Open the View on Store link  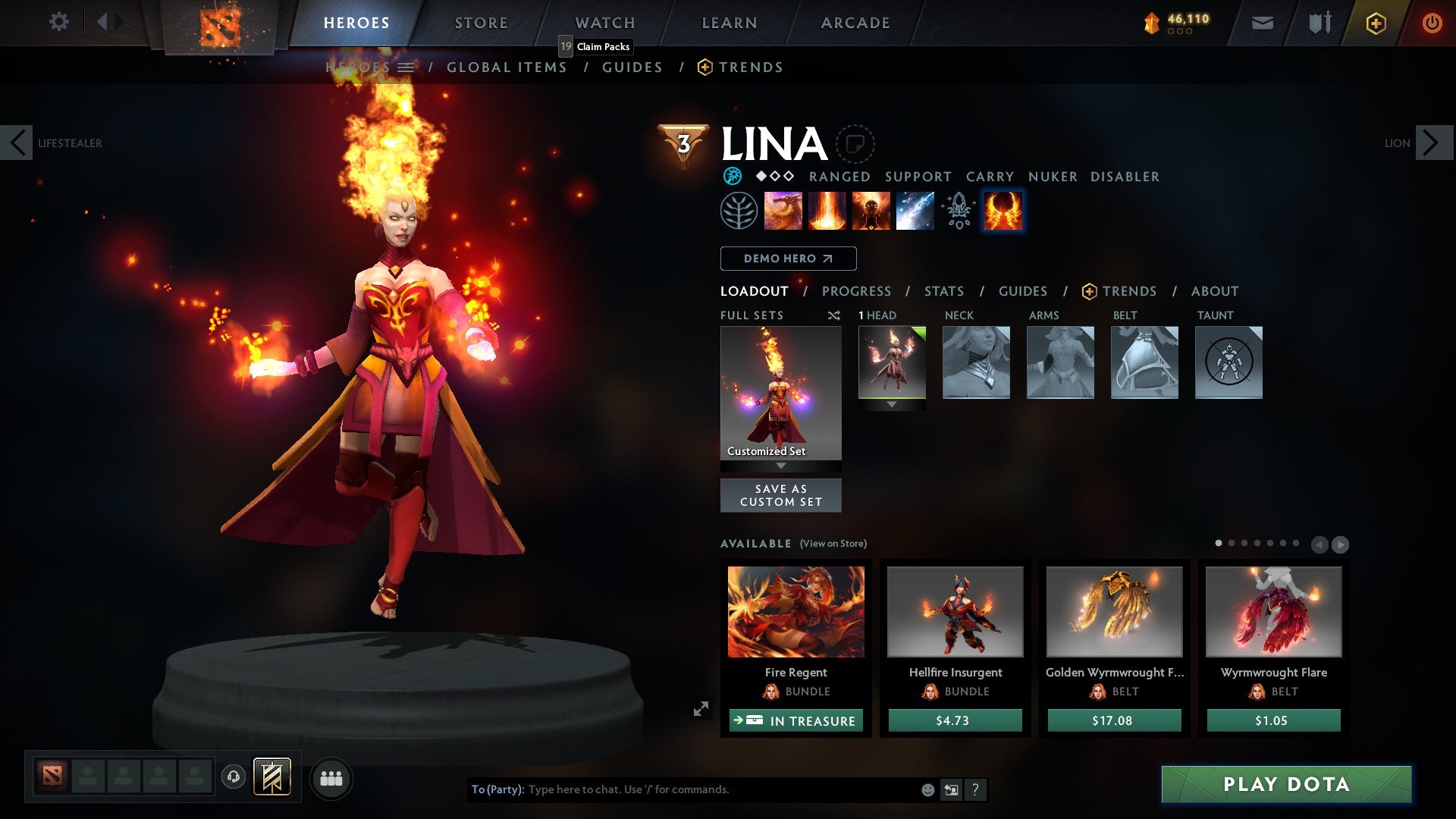point(833,544)
